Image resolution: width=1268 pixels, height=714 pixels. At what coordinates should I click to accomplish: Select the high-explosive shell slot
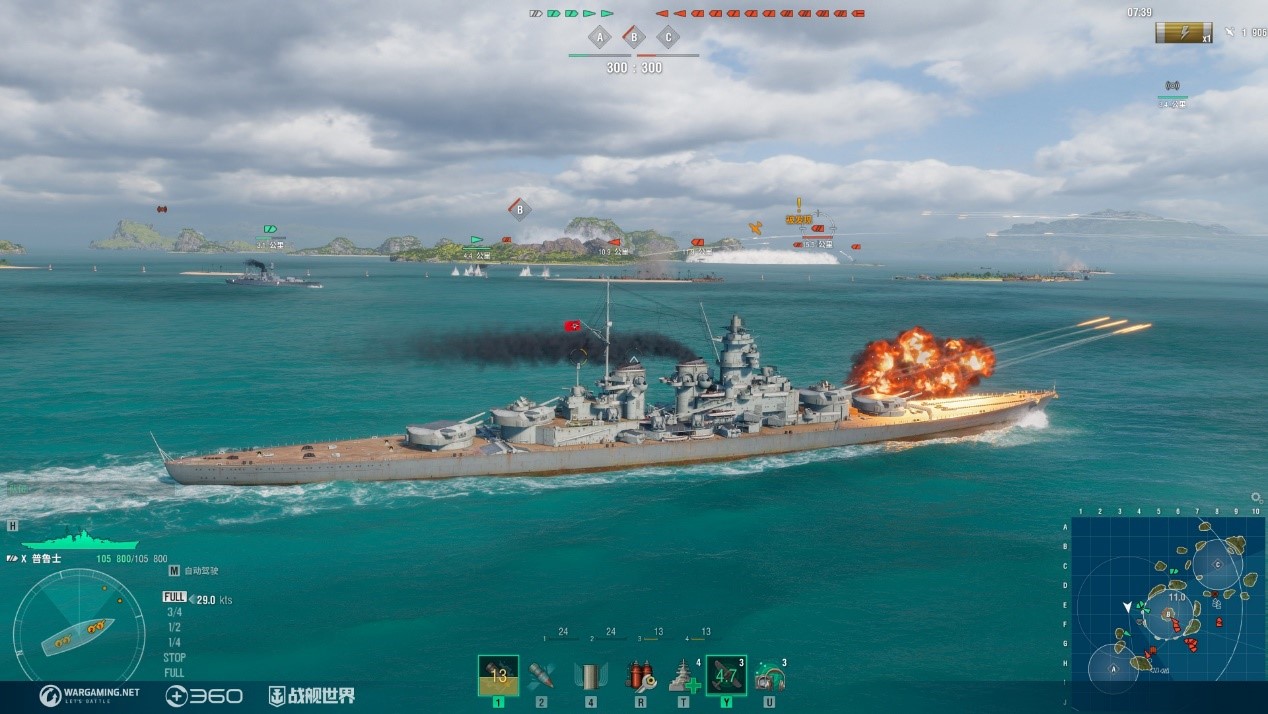coord(498,675)
